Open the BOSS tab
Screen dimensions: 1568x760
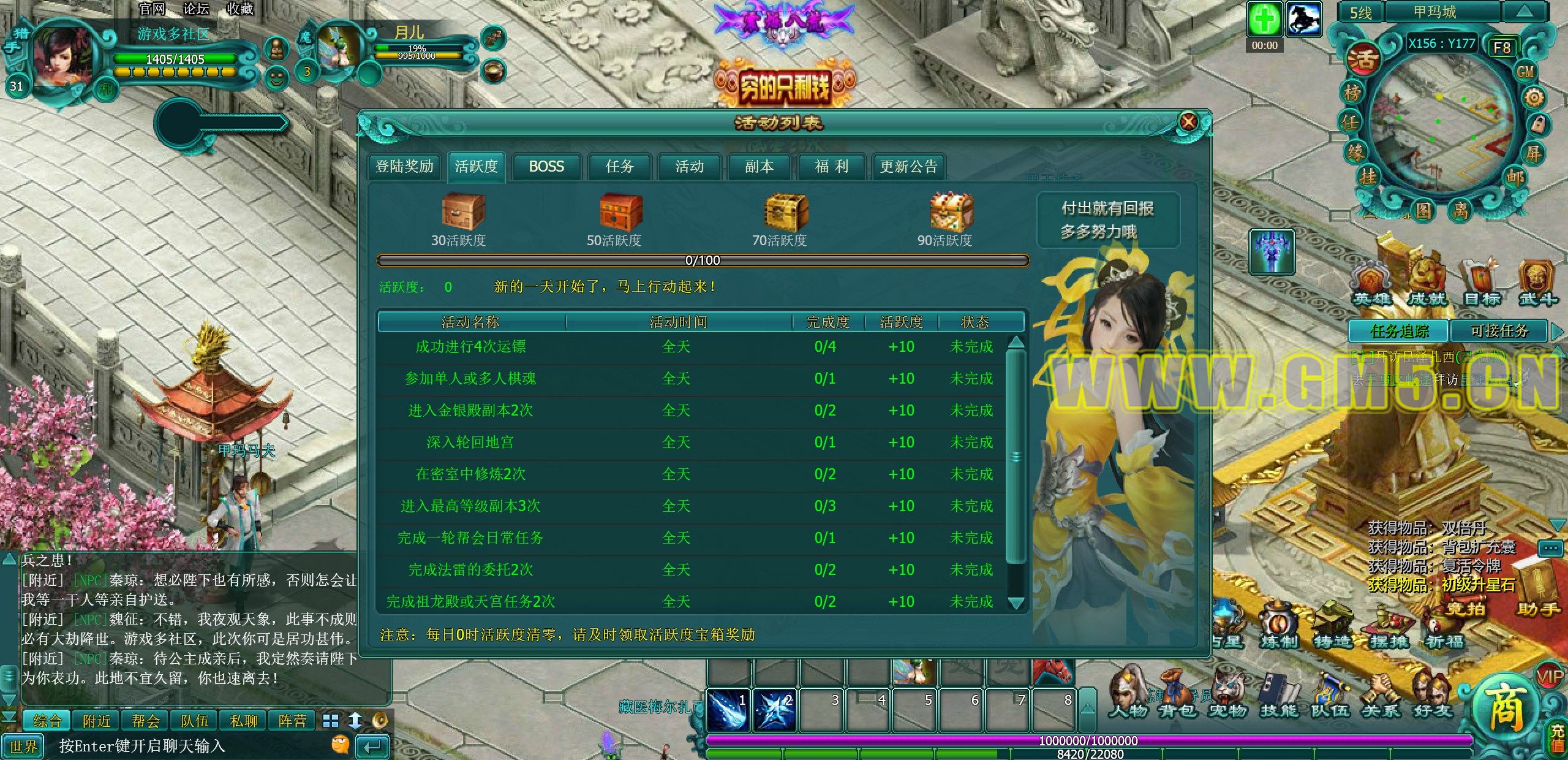click(x=546, y=167)
